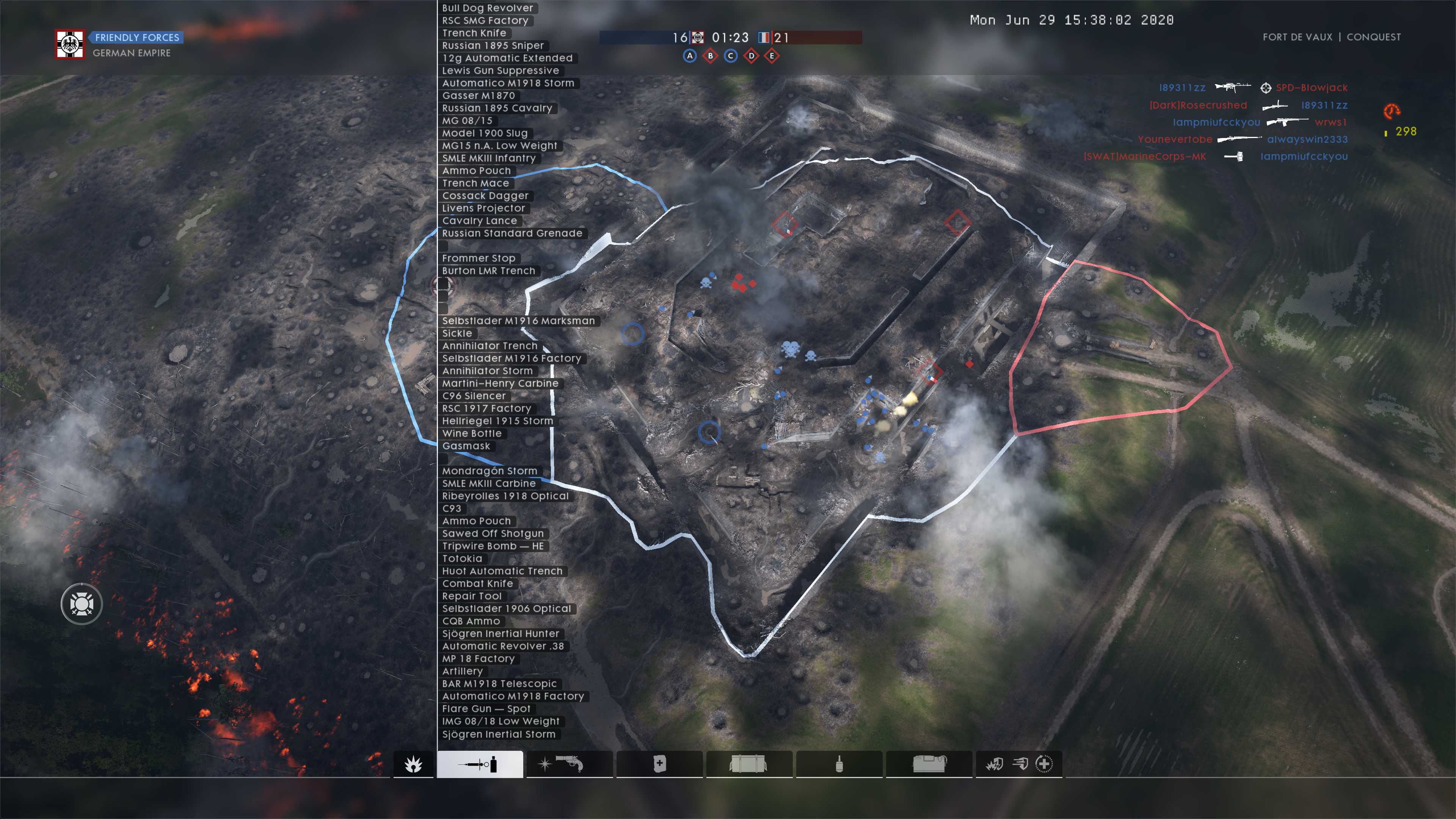Choose the Russian 1895 Sniper entry
Viewport: 1456px width, 819px height.
(x=492, y=45)
